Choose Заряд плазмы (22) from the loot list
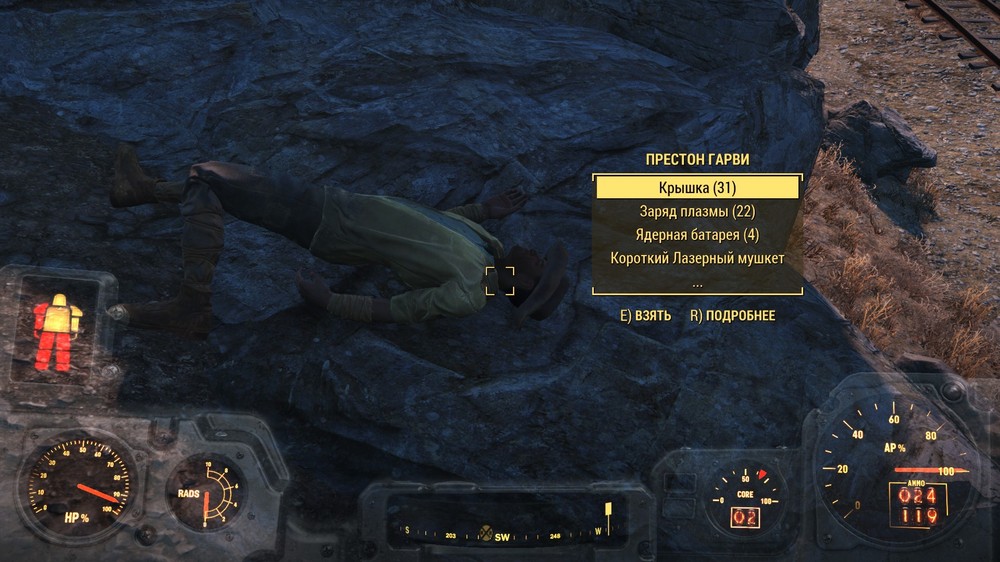 [x=697, y=212]
